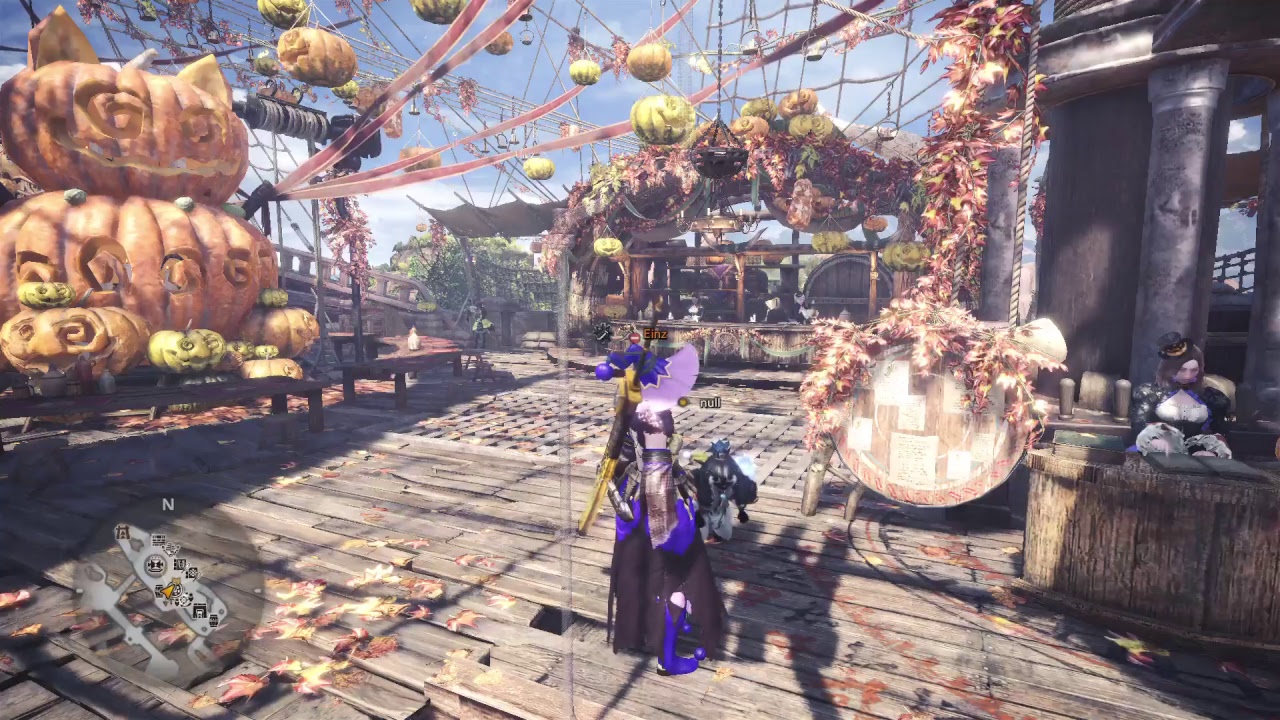Click the Palico name null
Screen dimensions: 1280x720
coord(711,403)
